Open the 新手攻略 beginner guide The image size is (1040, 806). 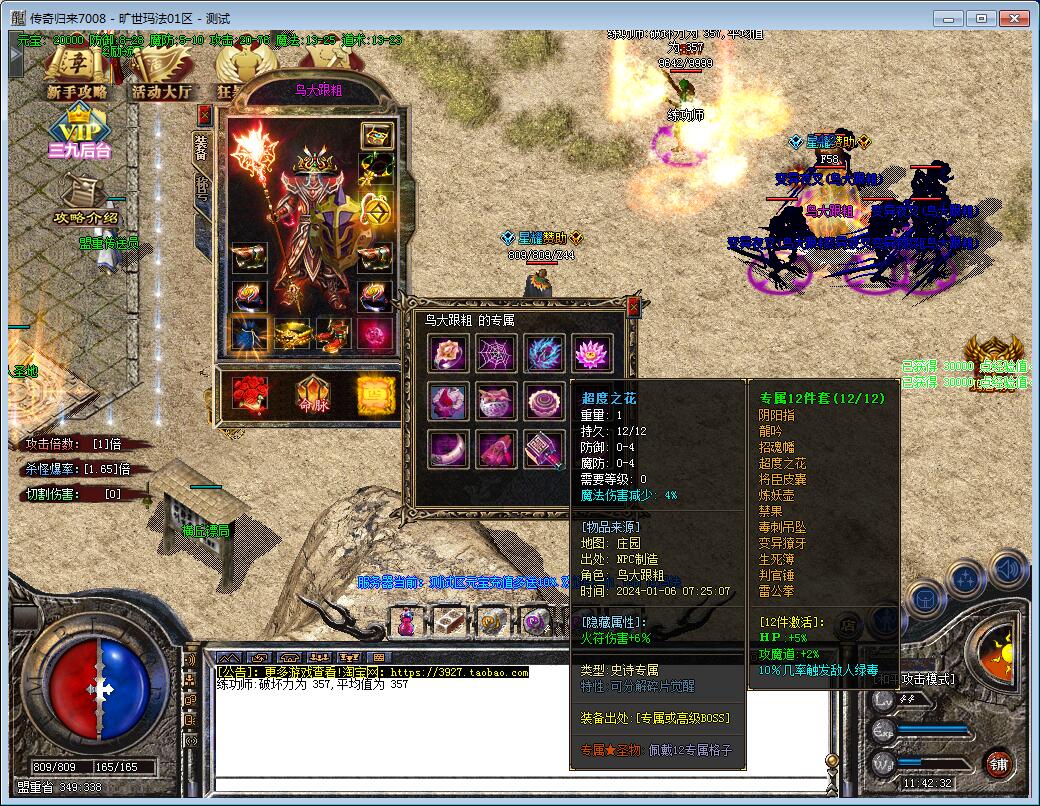[77, 74]
